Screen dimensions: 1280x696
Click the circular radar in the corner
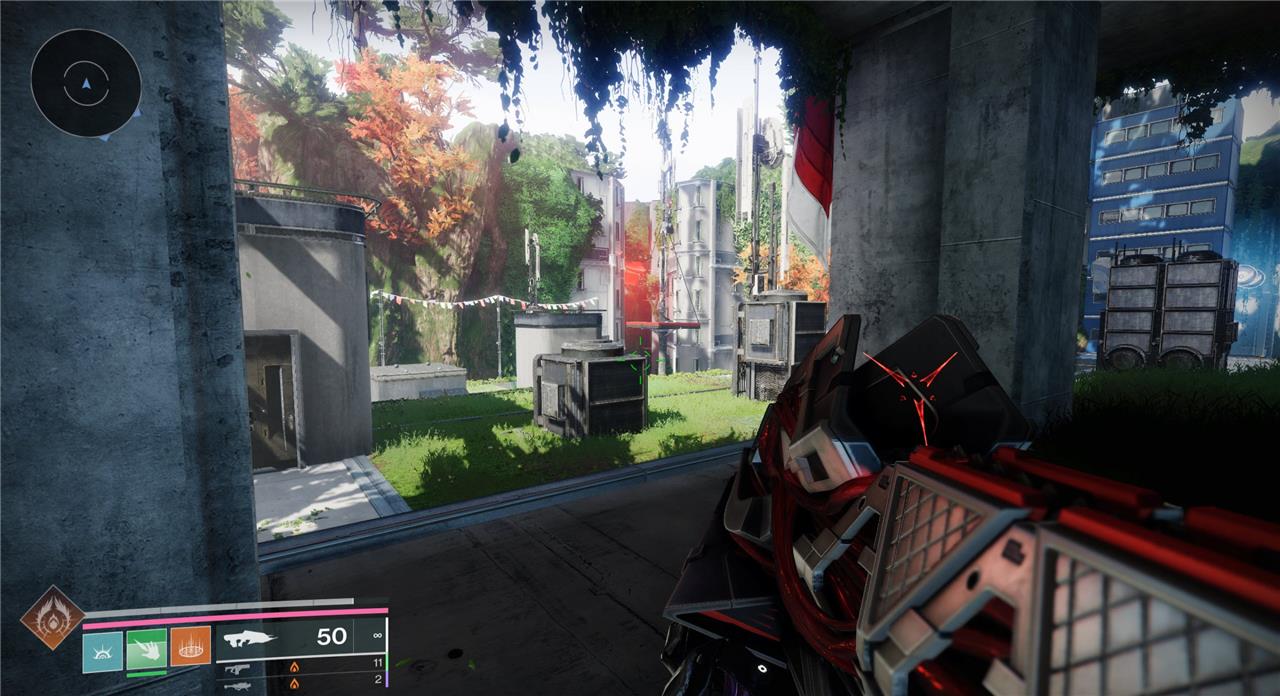point(85,82)
